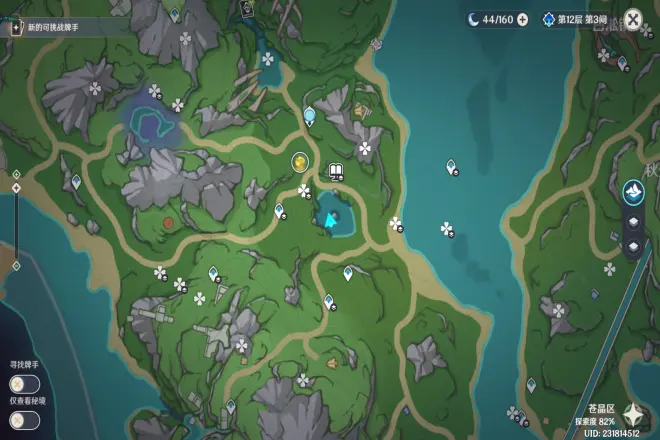Screen dimensions: 660x440
Task: Select the blue mountain layer icon
Action: (633, 191)
